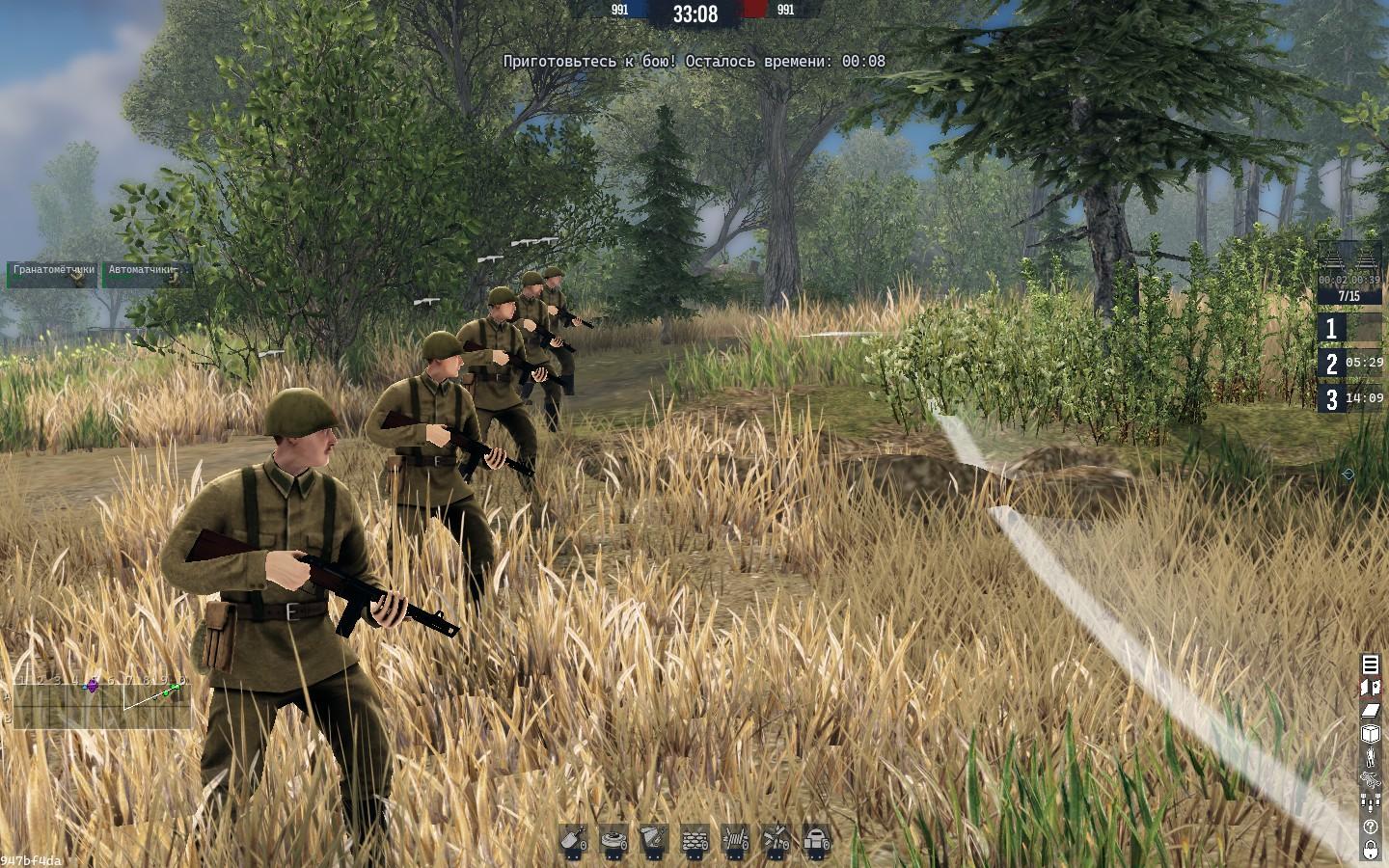Image resolution: width=1389 pixels, height=868 pixels.
Task: Select reinforcement wave 3
Action: pos(1349,398)
